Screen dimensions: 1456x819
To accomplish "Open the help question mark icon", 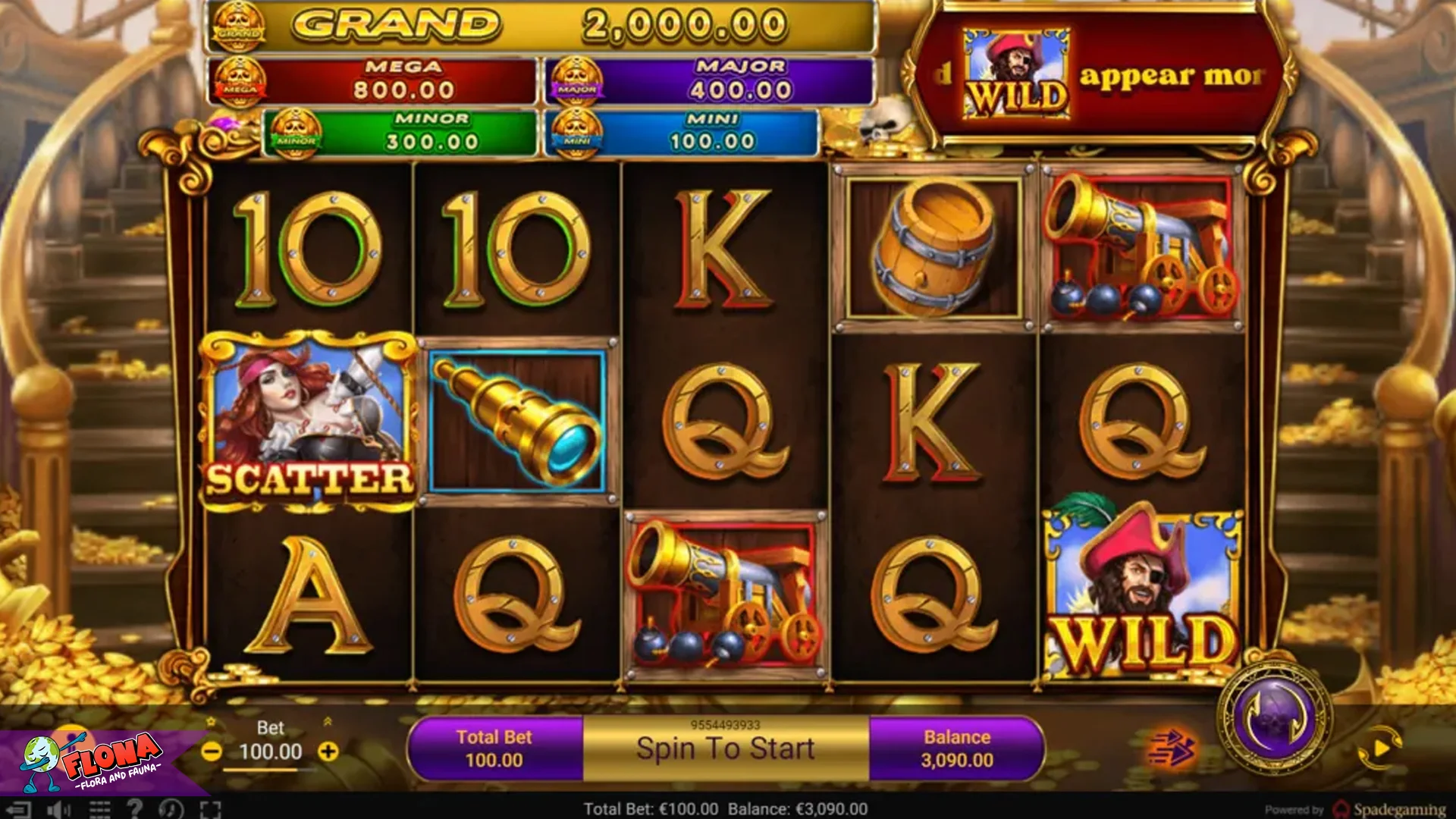I will pyautogui.click(x=136, y=809).
